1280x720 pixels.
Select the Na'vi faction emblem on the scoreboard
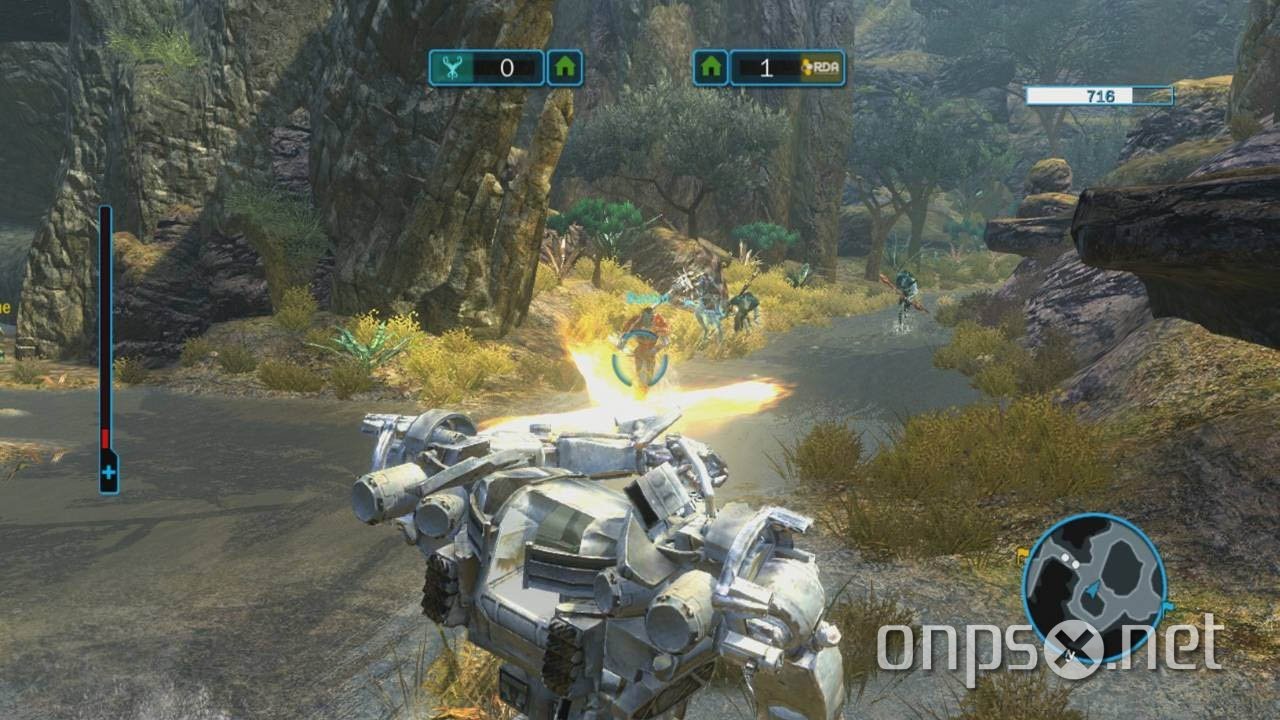[450, 67]
